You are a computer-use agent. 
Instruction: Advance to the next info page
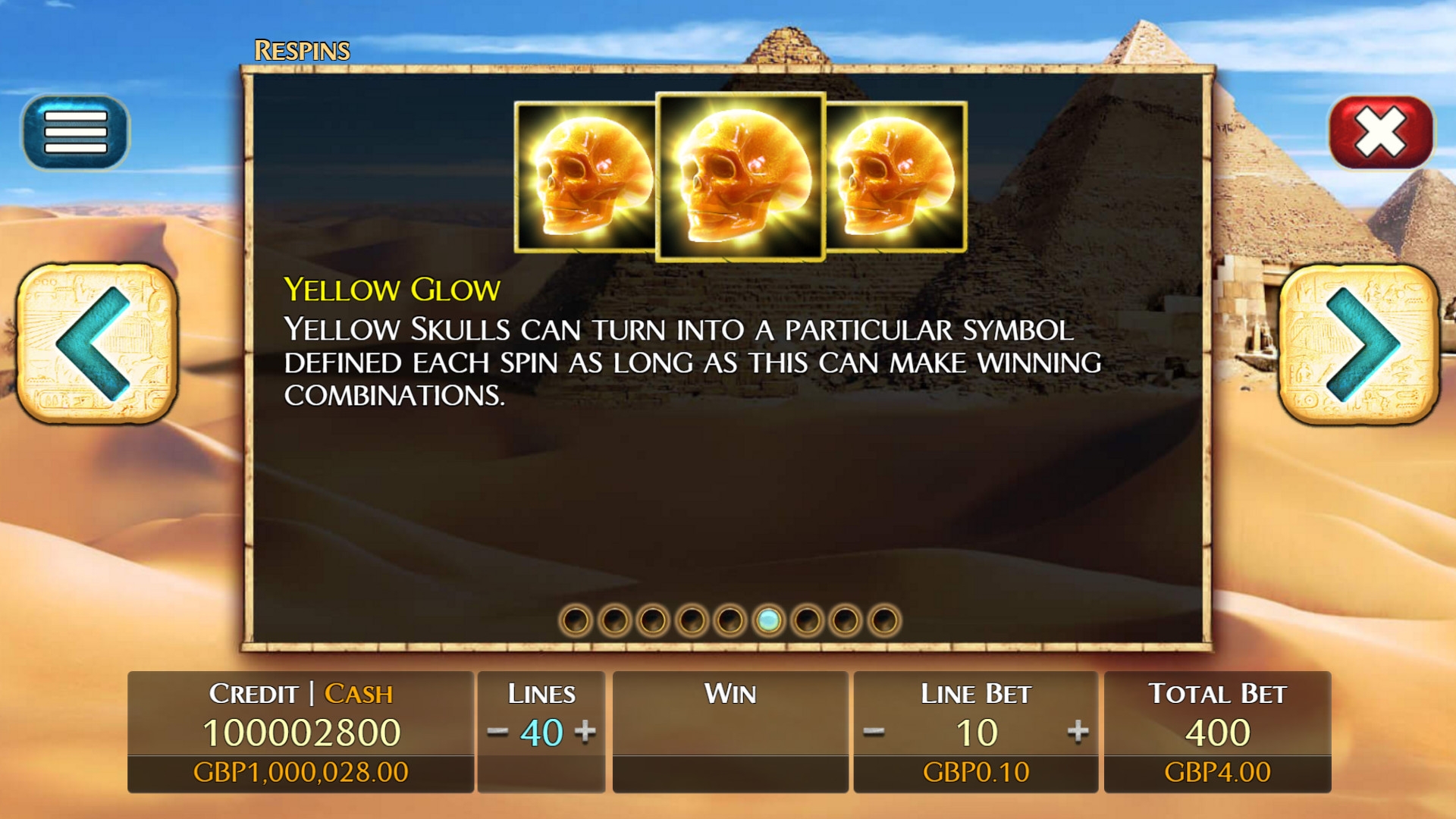coord(1359,343)
